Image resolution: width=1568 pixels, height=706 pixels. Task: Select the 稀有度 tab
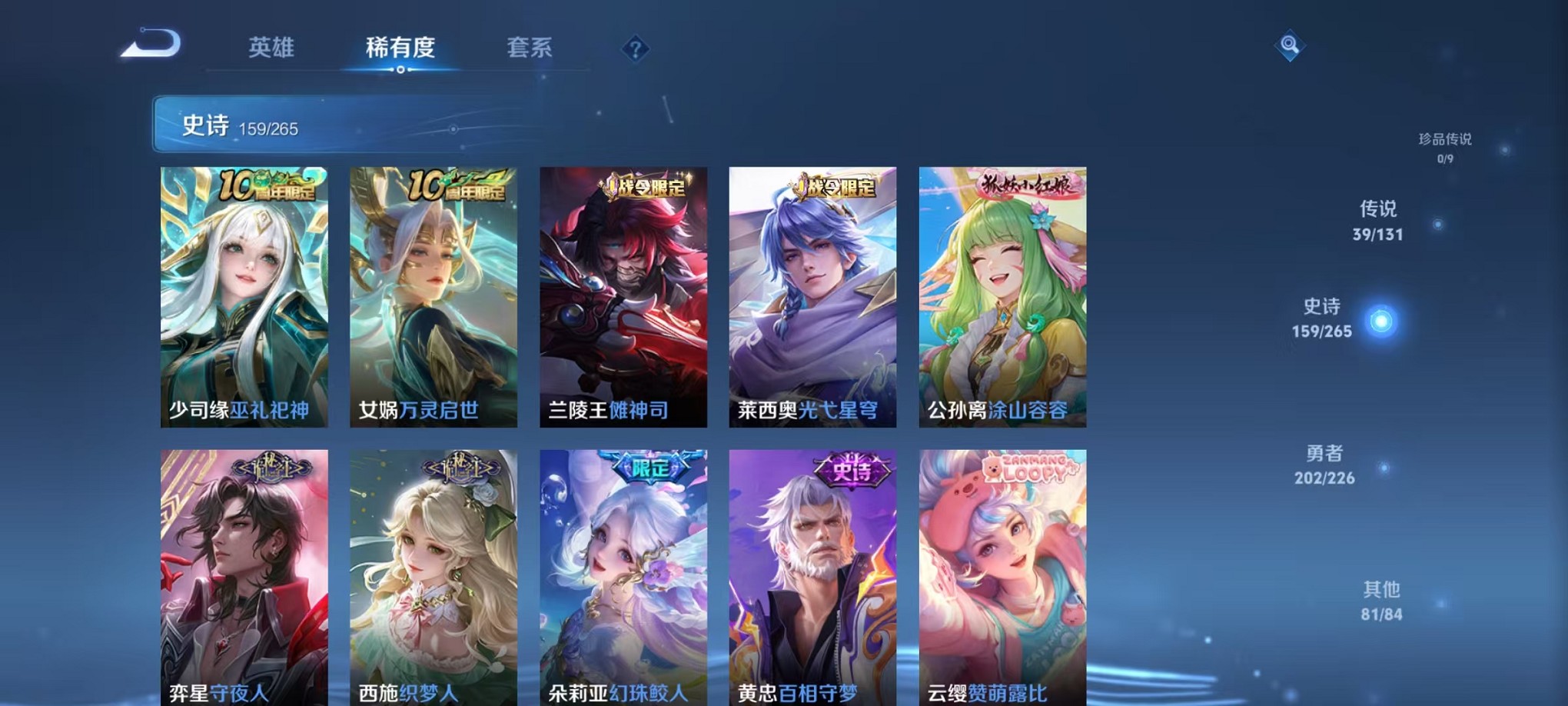400,48
